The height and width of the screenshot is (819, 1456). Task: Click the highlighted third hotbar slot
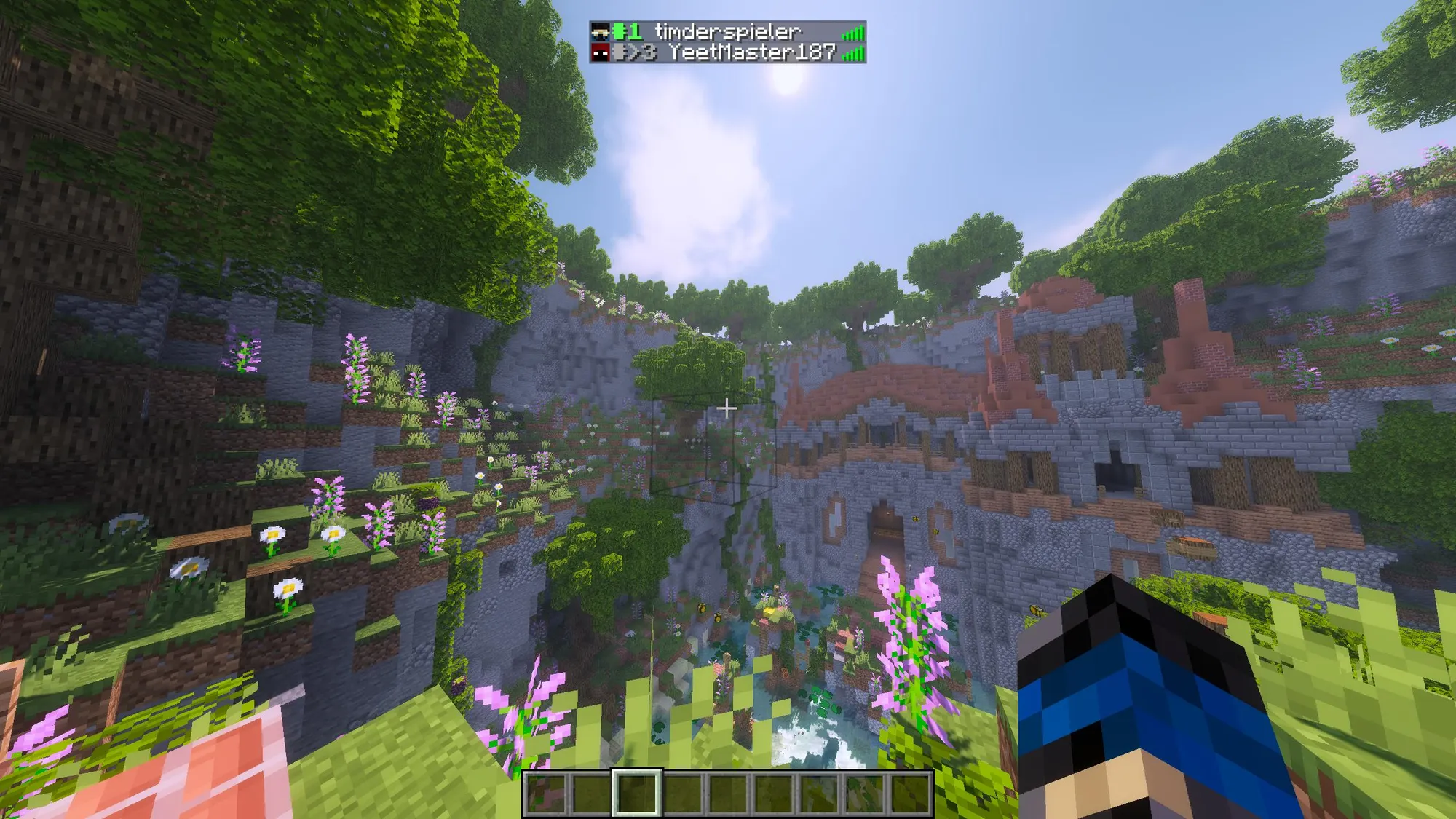pos(638,794)
